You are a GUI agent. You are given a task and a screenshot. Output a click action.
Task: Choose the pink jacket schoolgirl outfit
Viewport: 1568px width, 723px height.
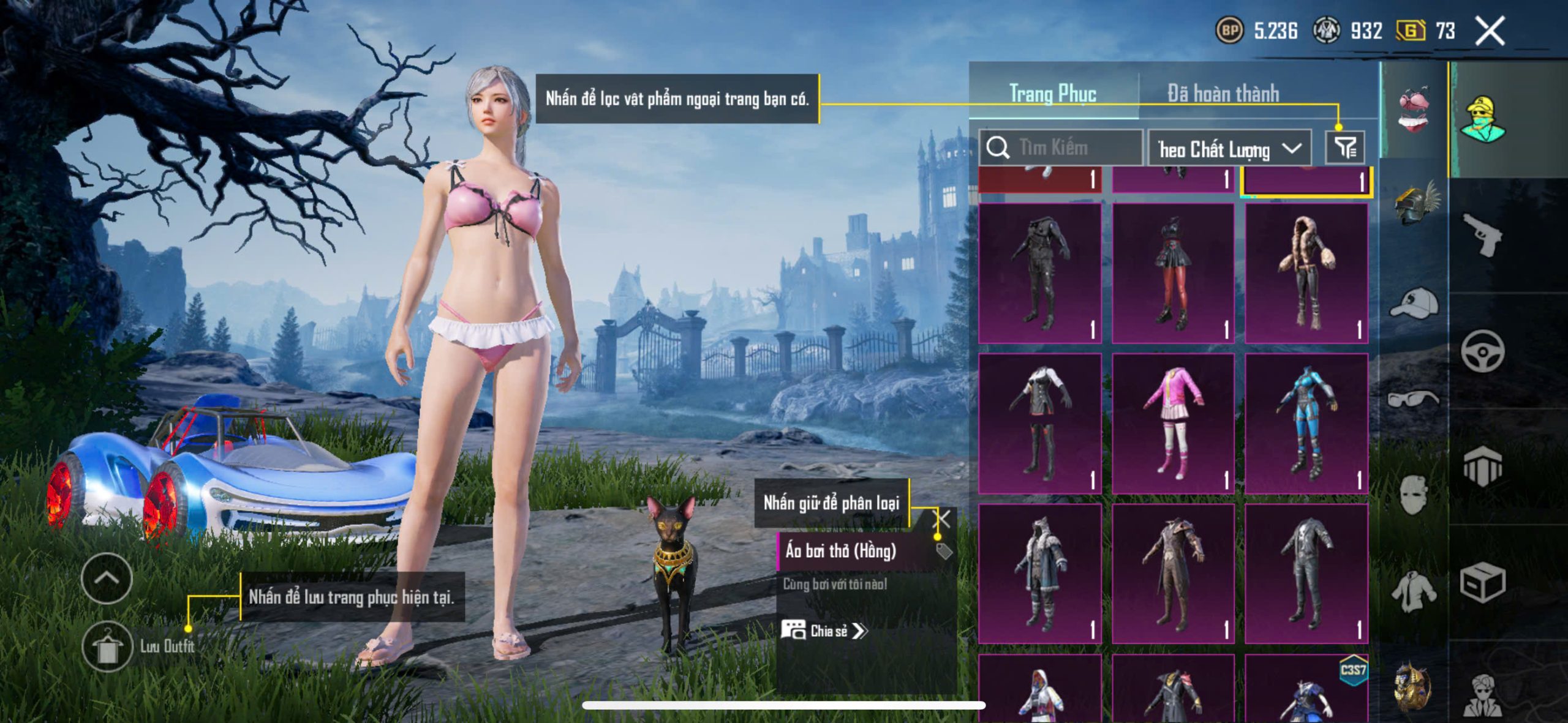(1172, 424)
